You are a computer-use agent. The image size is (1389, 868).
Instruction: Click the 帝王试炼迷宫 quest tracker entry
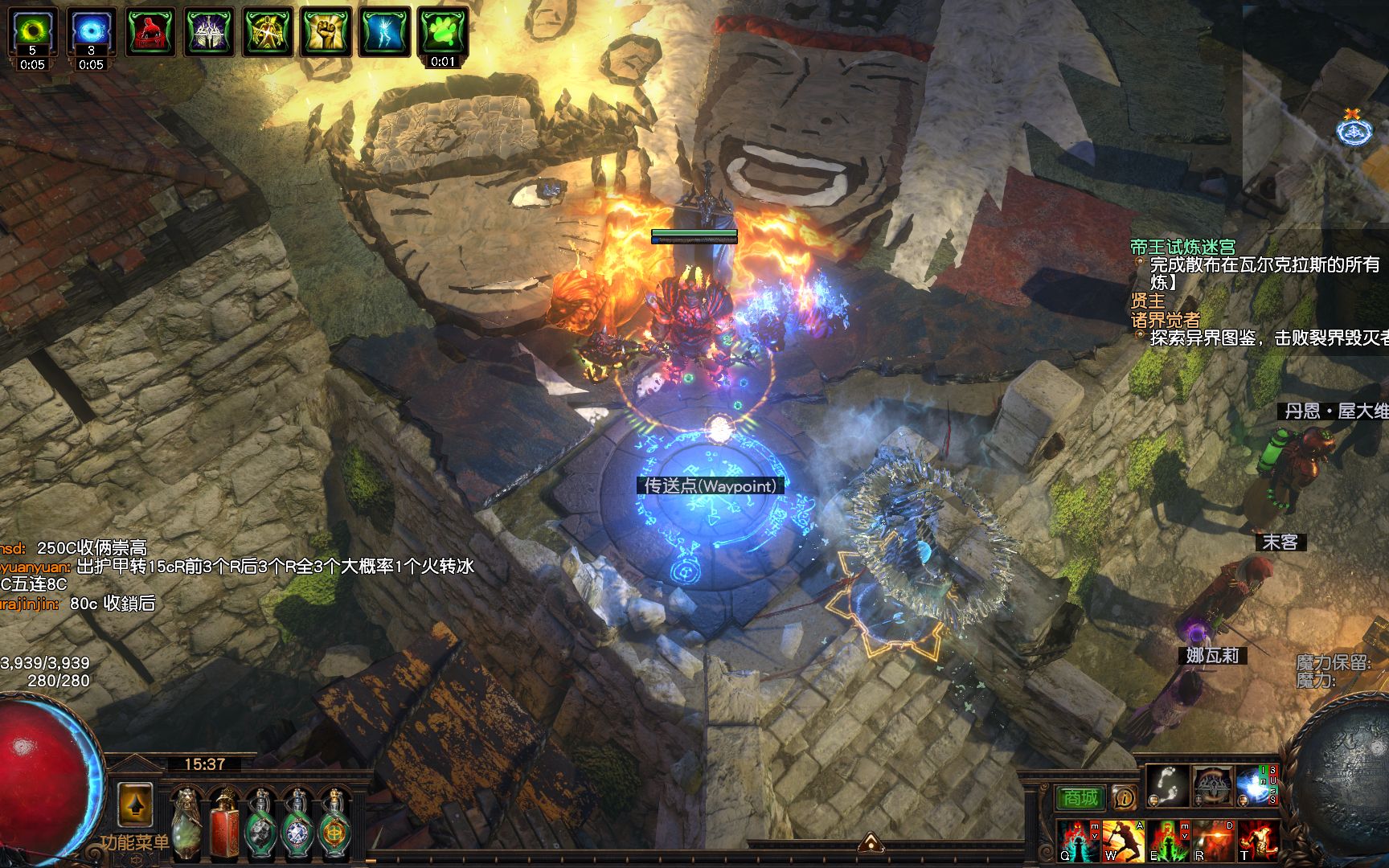coord(1182,247)
